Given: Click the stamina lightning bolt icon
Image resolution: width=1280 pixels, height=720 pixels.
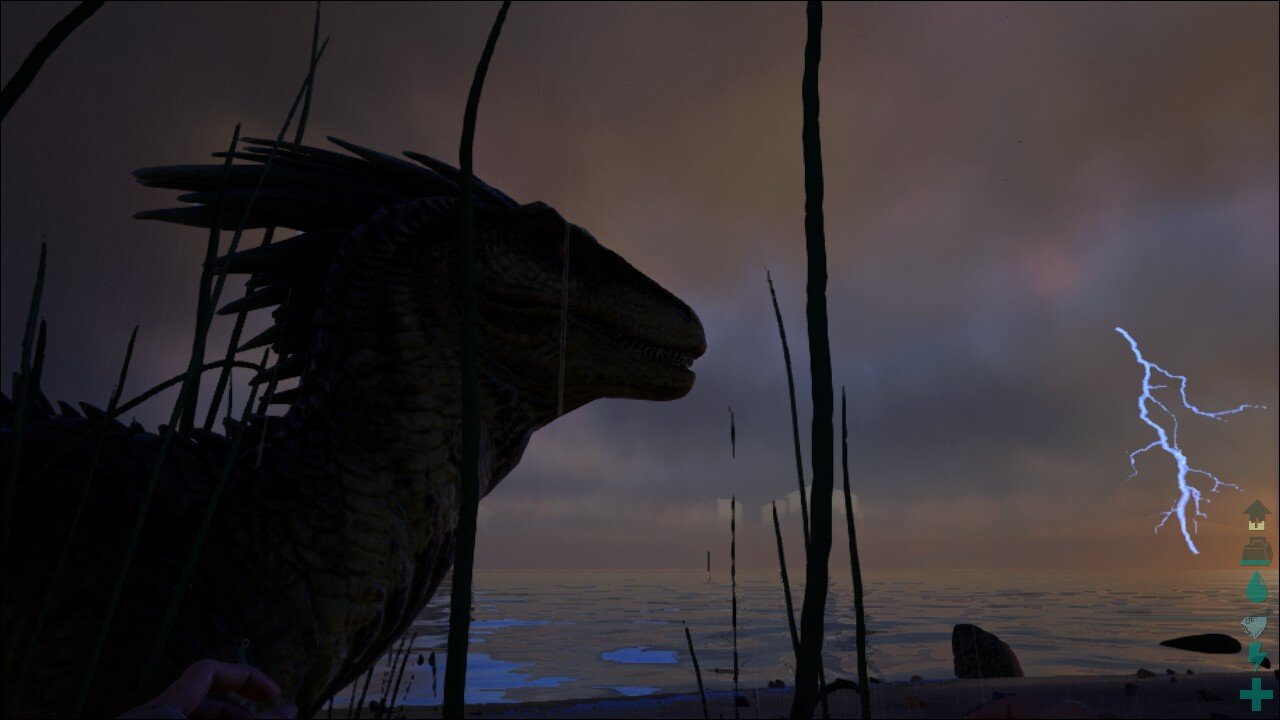Looking at the screenshot, I should point(1256,657).
